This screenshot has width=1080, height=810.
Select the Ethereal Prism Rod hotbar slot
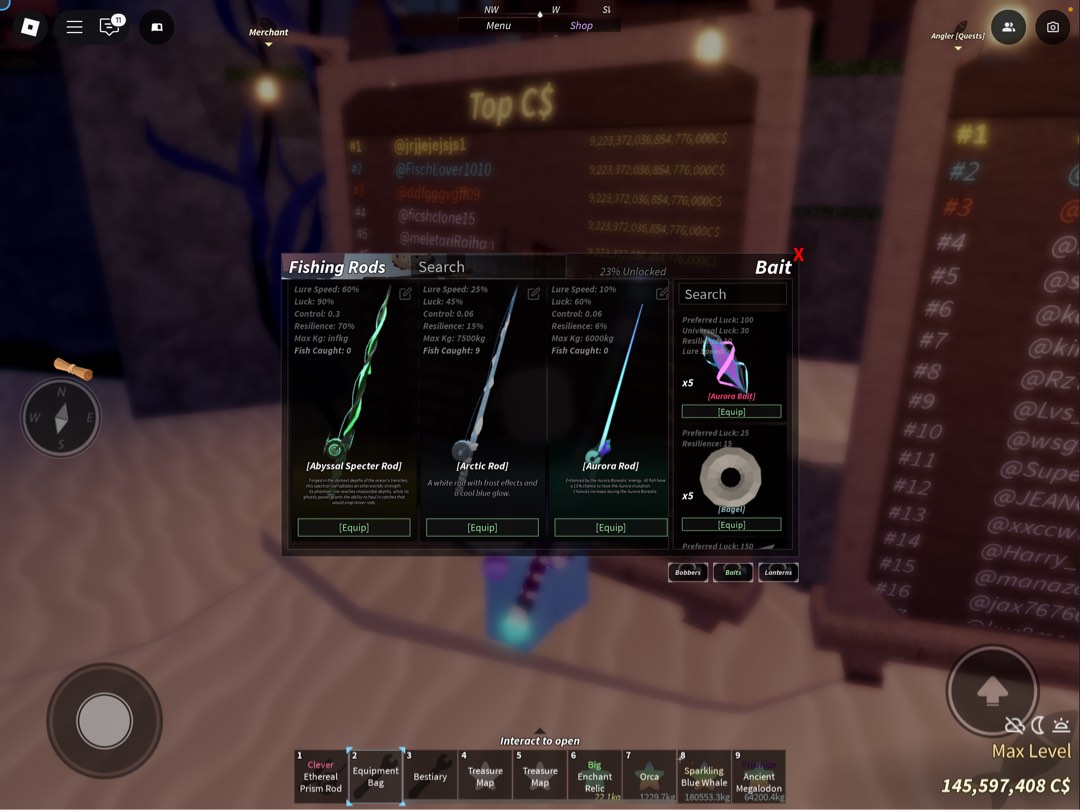coord(321,776)
